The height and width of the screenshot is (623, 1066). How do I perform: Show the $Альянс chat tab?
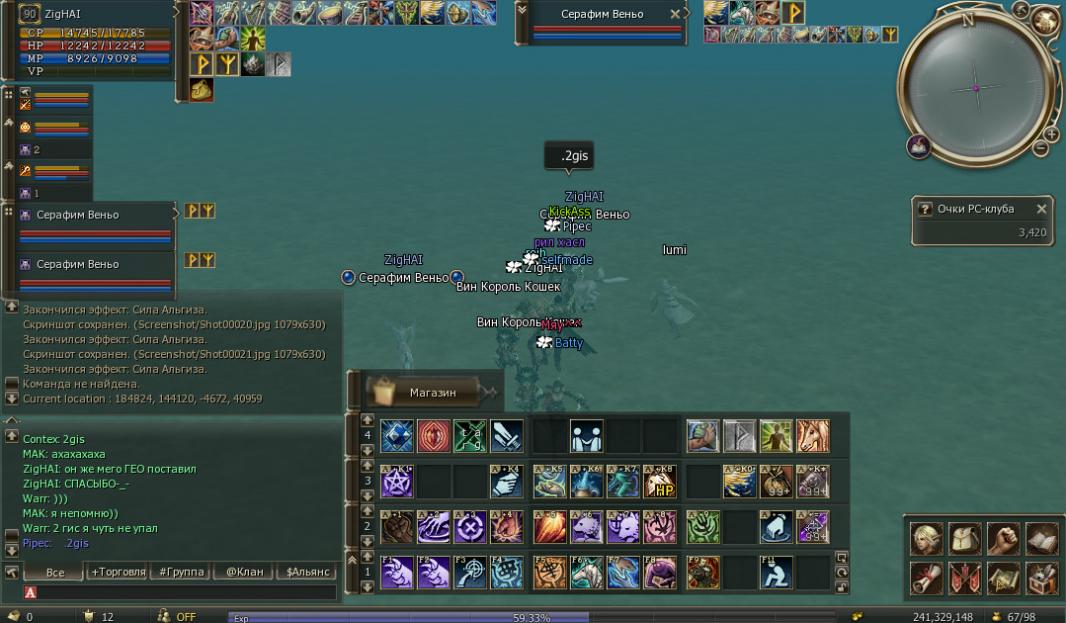click(x=308, y=572)
